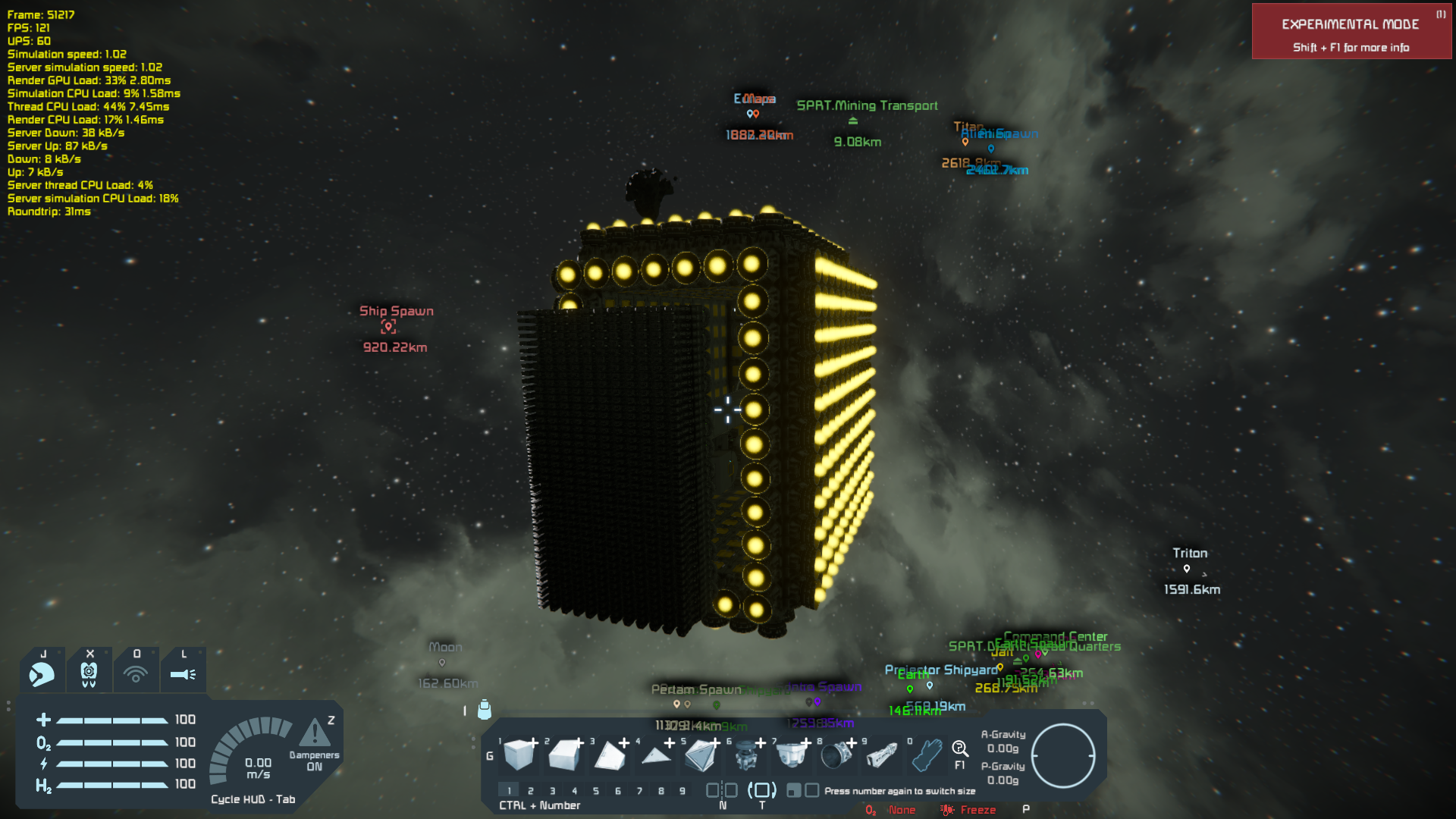This screenshot has width=1456, height=819.
Task: Switch to toolbar page 2
Action: click(531, 791)
